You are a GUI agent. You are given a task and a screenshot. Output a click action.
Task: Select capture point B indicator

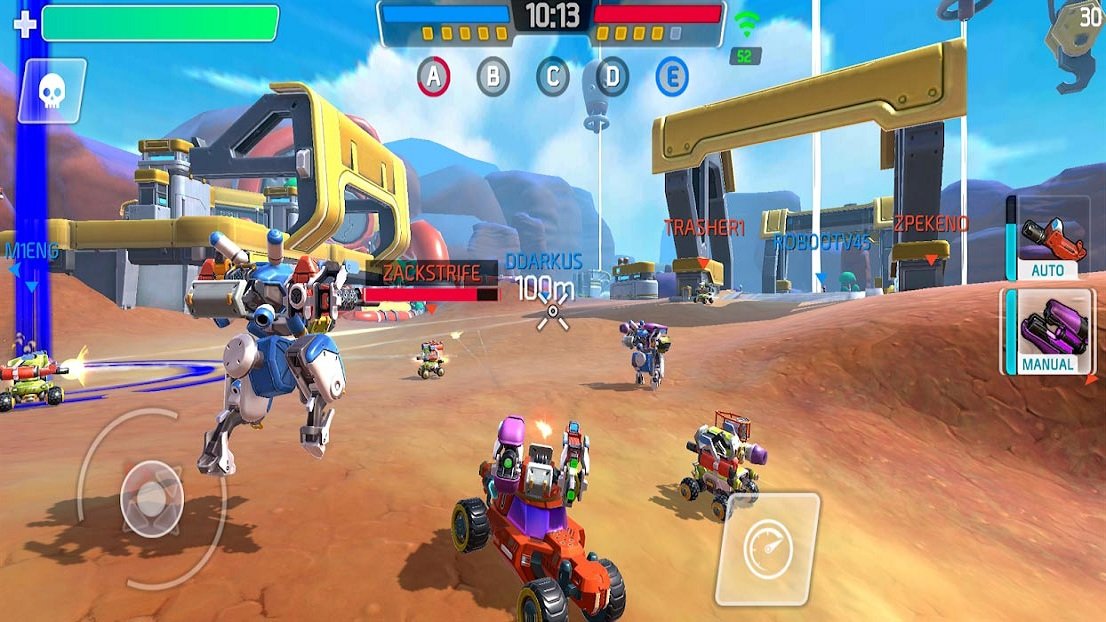[x=492, y=76]
